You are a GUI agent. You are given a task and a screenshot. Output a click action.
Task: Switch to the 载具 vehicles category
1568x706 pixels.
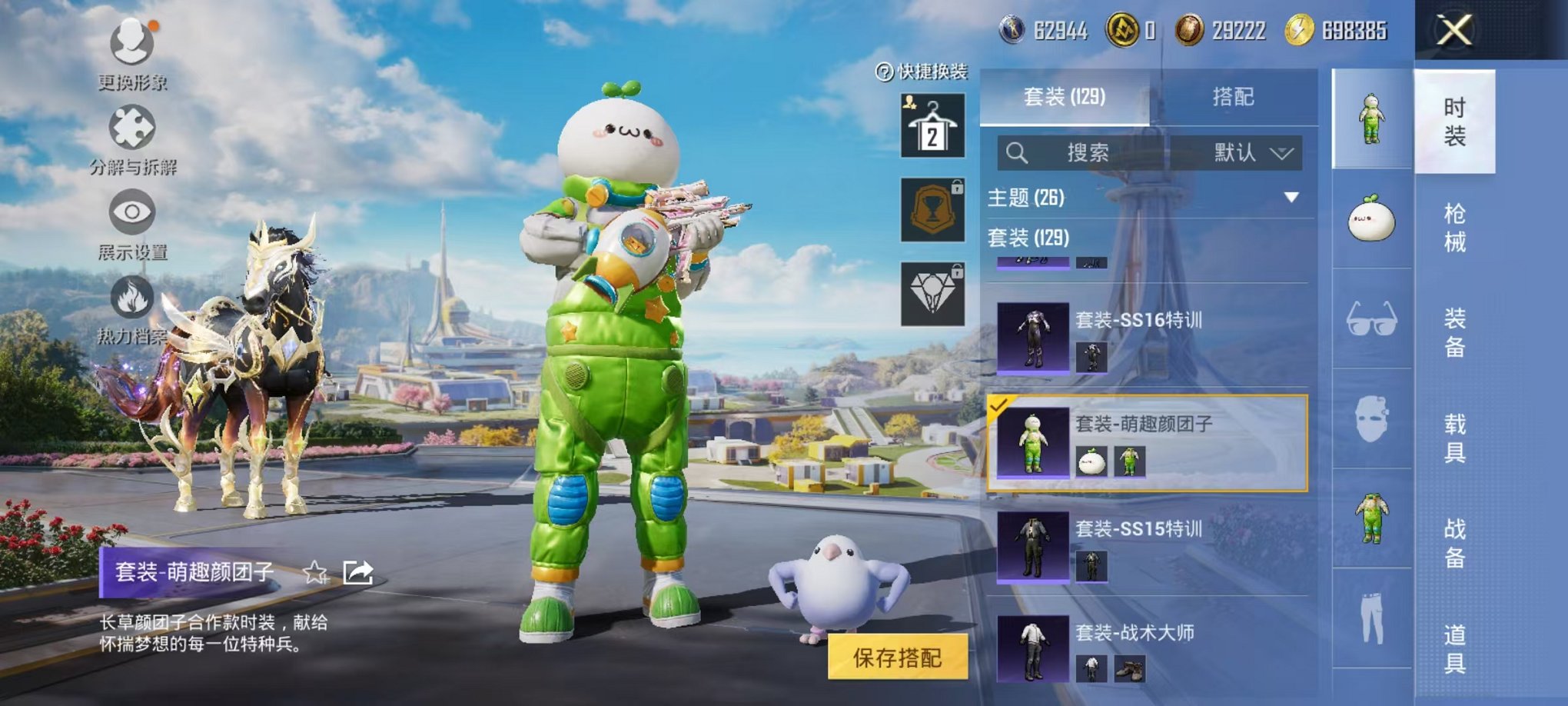(x=1454, y=438)
